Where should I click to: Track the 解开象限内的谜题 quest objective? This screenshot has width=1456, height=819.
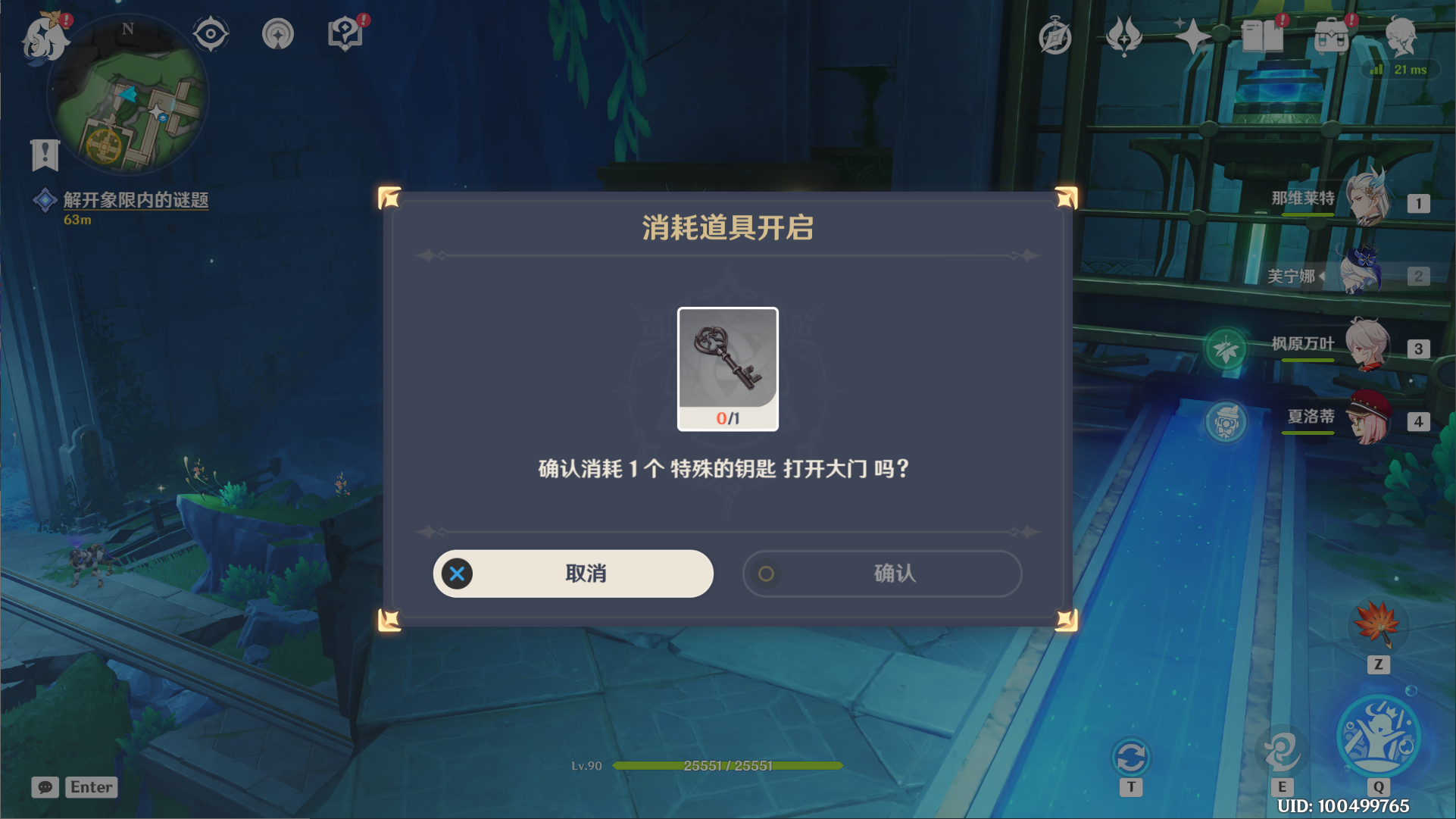(x=135, y=200)
